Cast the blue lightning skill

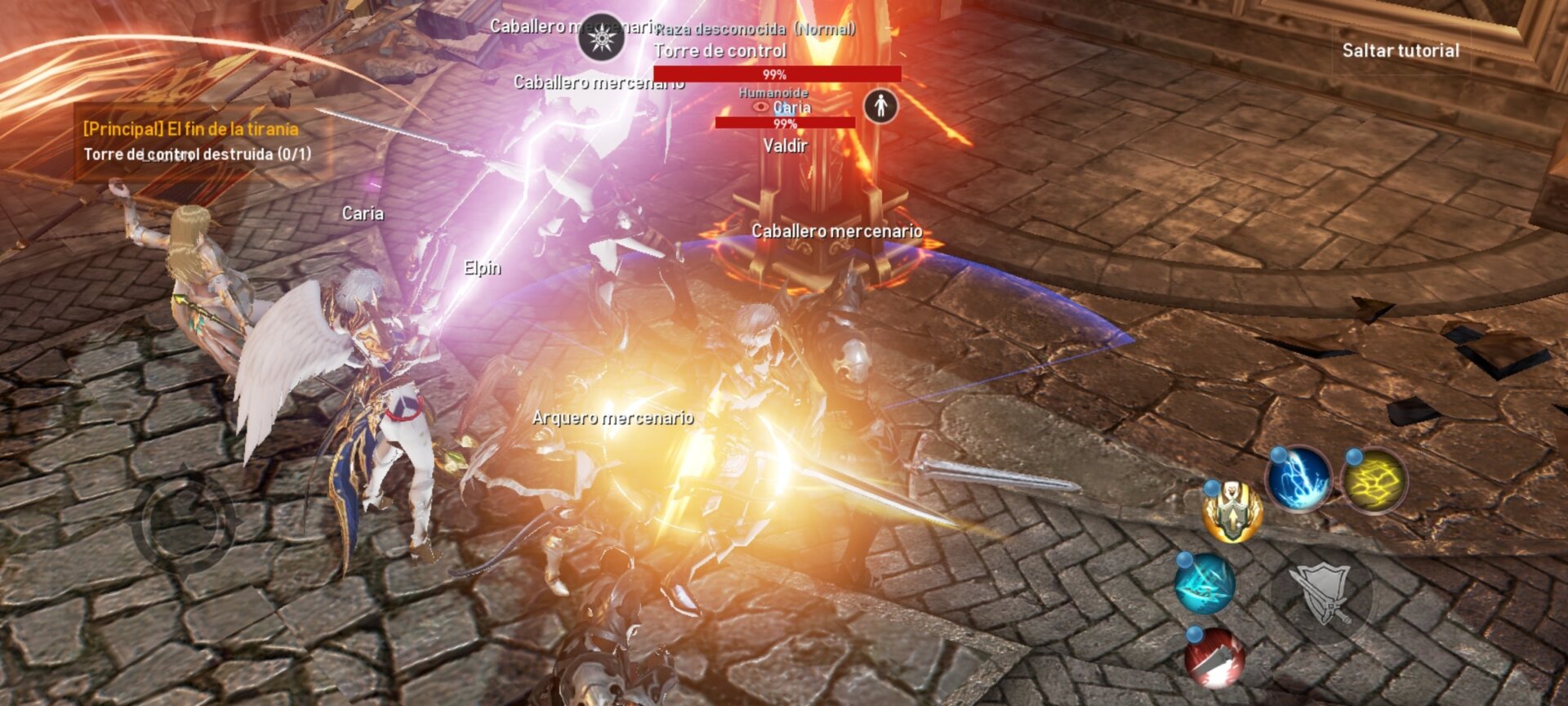[1301, 480]
